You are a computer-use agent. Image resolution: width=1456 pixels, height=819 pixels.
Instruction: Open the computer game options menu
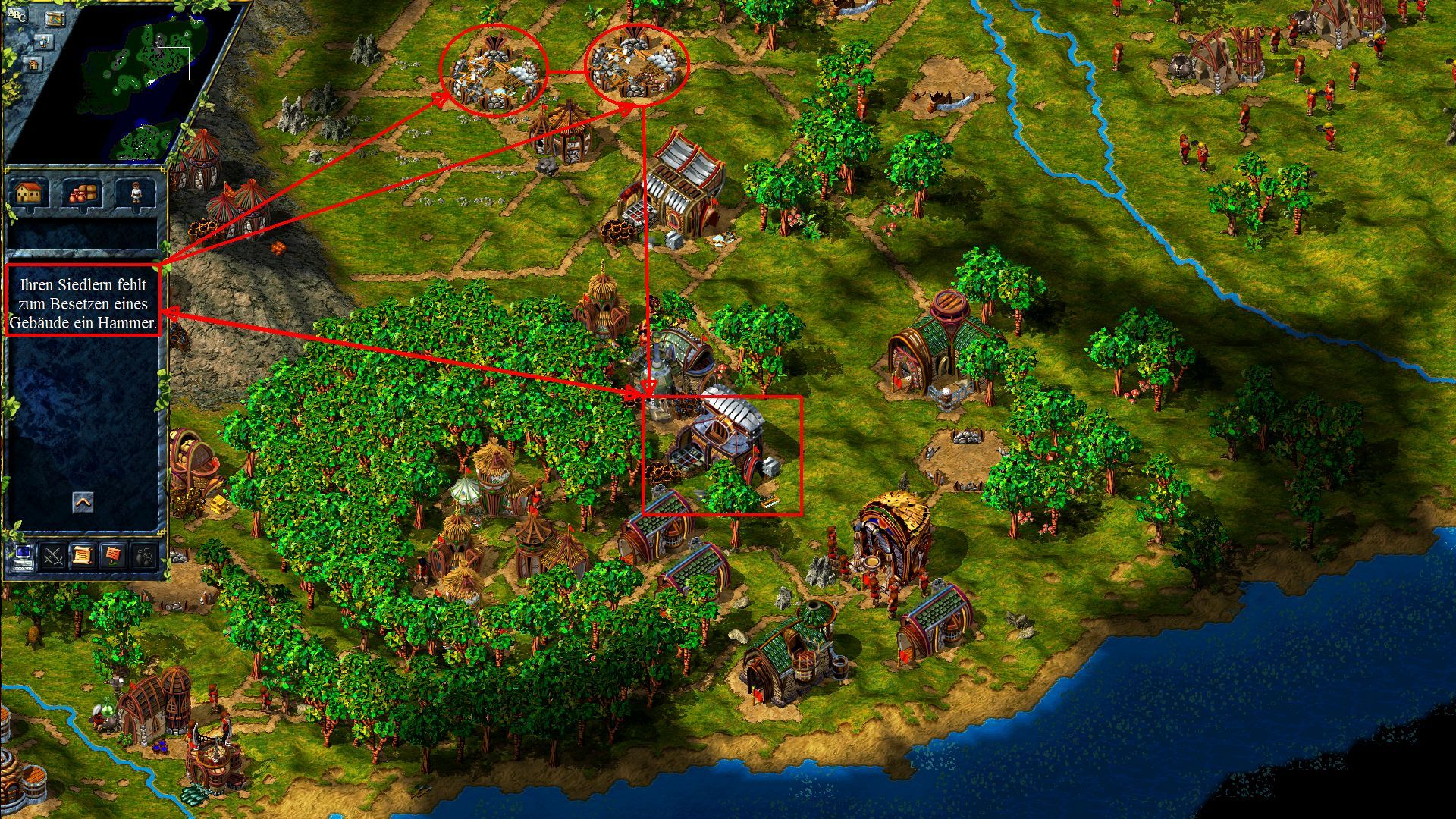[22, 556]
